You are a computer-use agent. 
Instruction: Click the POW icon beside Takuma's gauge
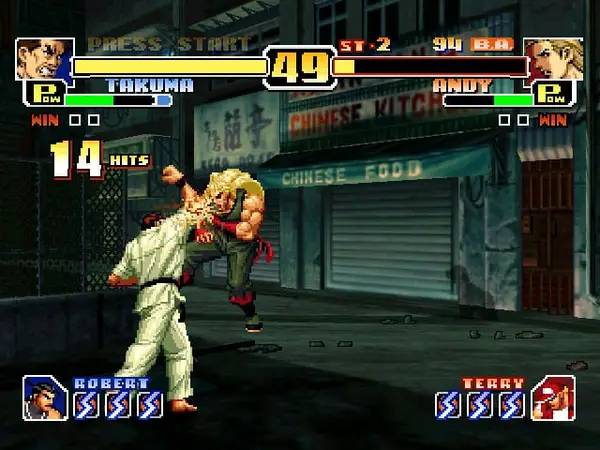pos(43,96)
